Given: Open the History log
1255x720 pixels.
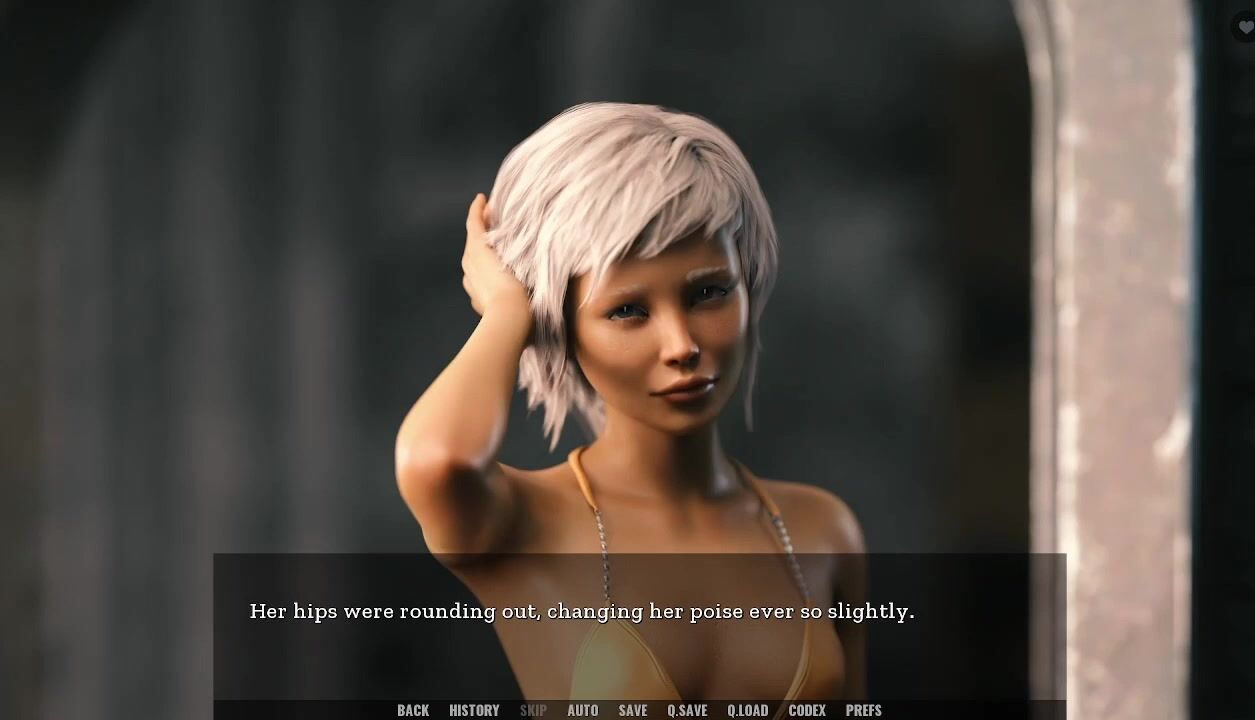Looking at the screenshot, I should pyautogui.click(x=474, y=710).
